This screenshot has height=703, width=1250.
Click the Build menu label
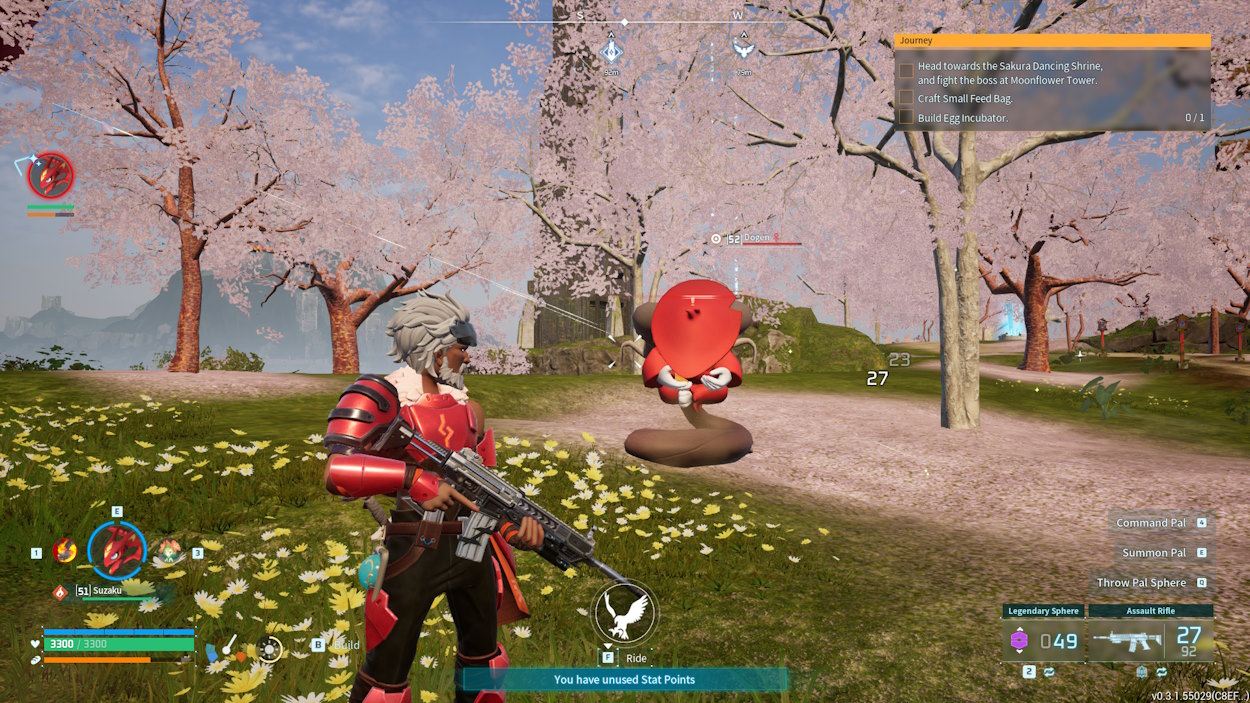[346, 645]
